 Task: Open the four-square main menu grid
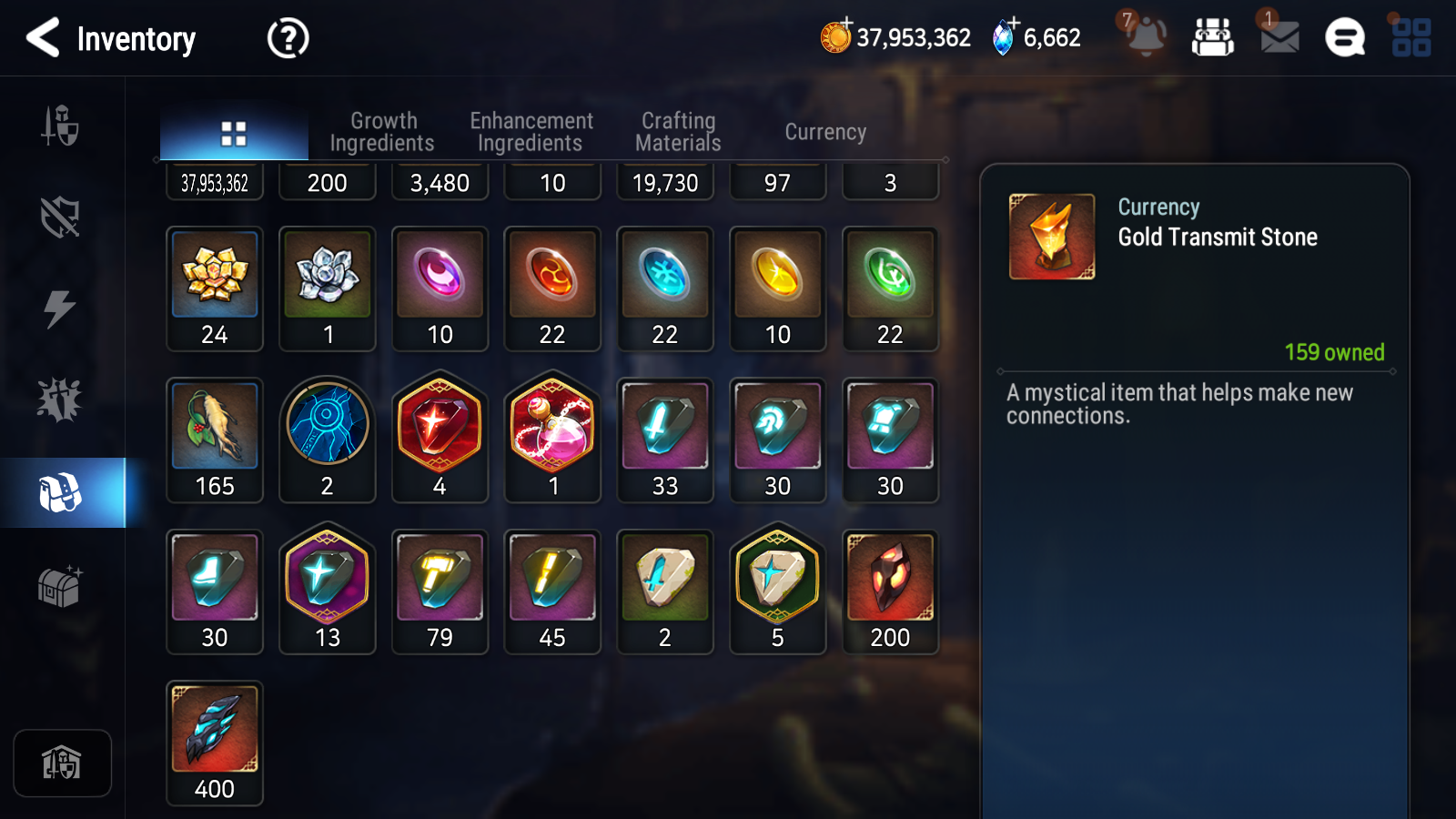(x=1410, y=38)
